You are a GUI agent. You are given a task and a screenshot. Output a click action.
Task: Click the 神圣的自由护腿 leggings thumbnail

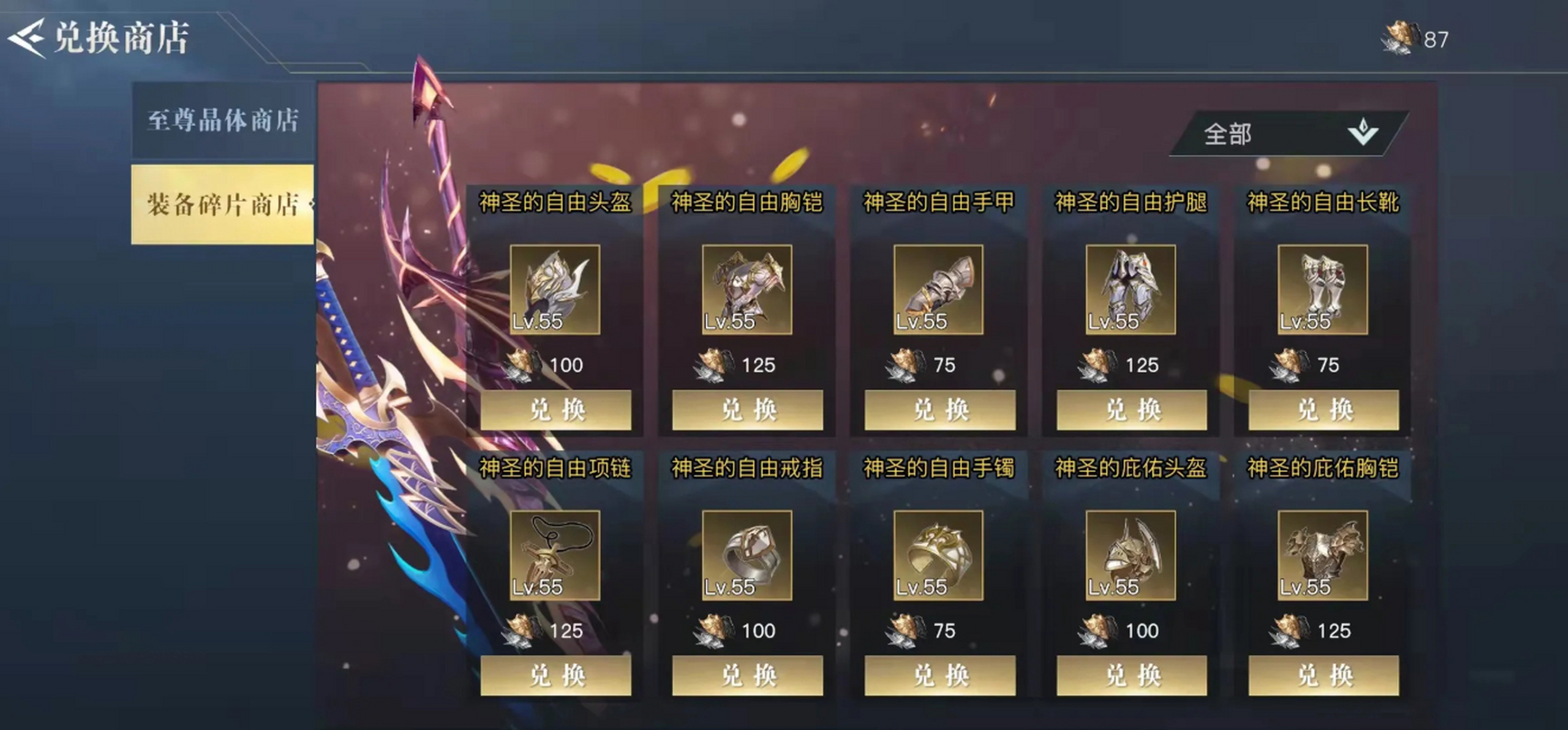tap(1131, 290)
